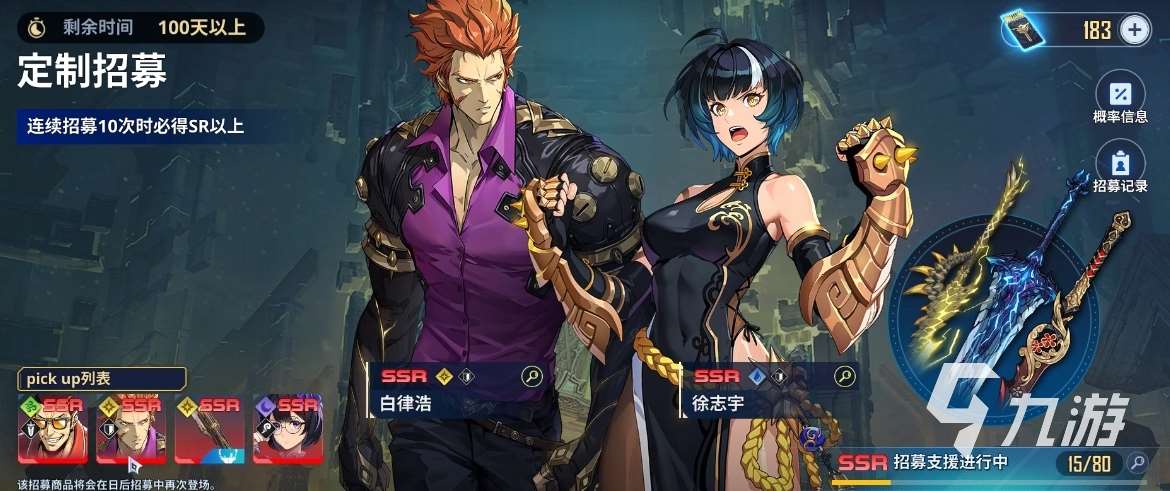
Task: Select the purple-shirt redhead pick-up thumbnail
Action: point(131,429)
